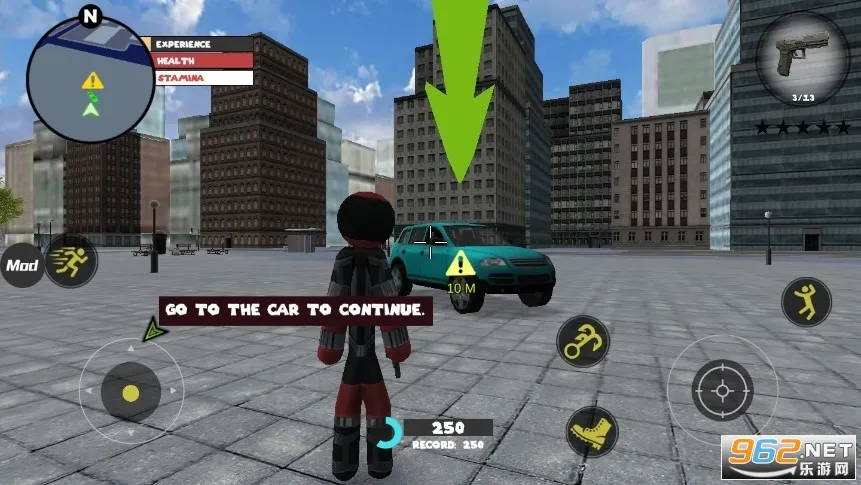Tap the crosshair aim button

click(722, 389)
